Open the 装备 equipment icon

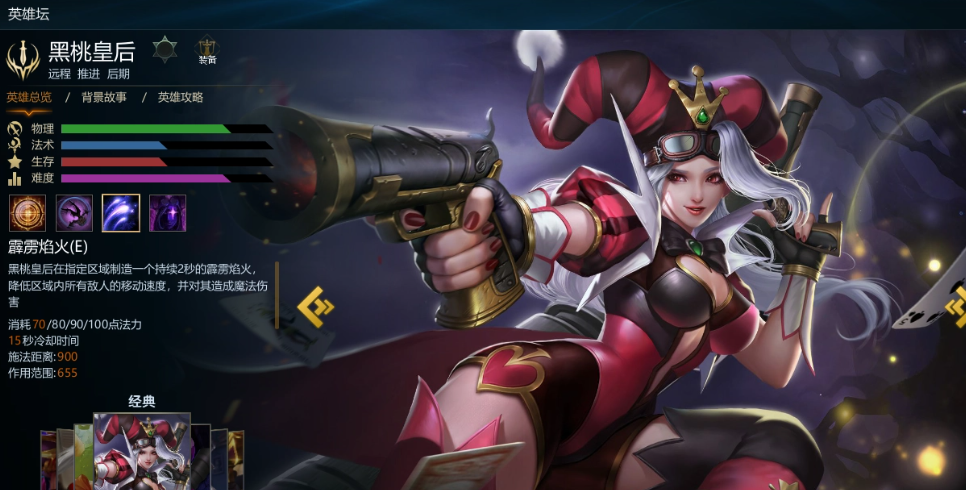pos(207,50)
